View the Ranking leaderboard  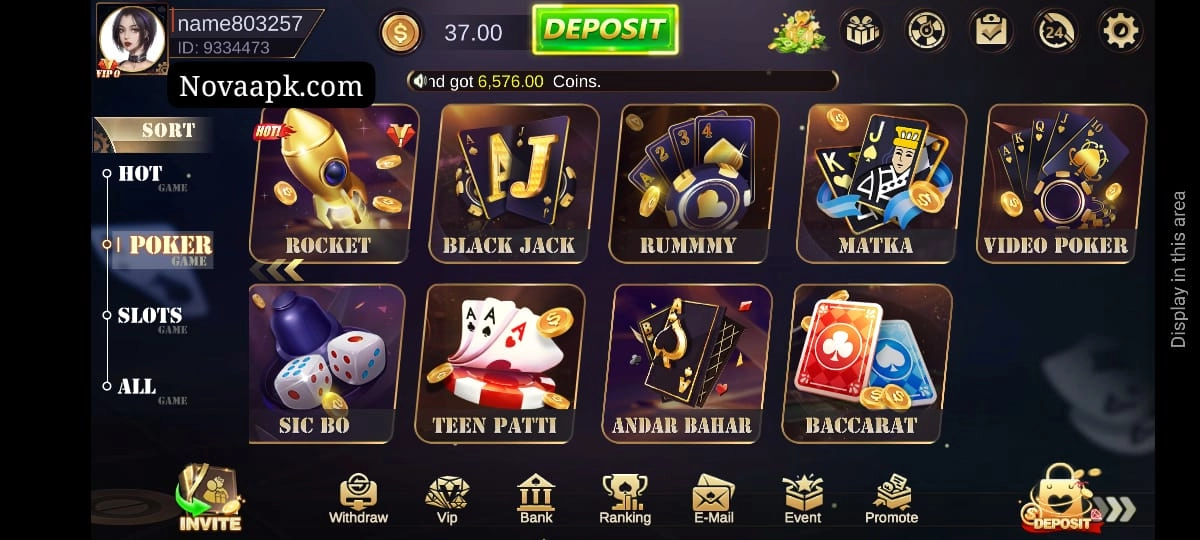(x=624, y=499)
